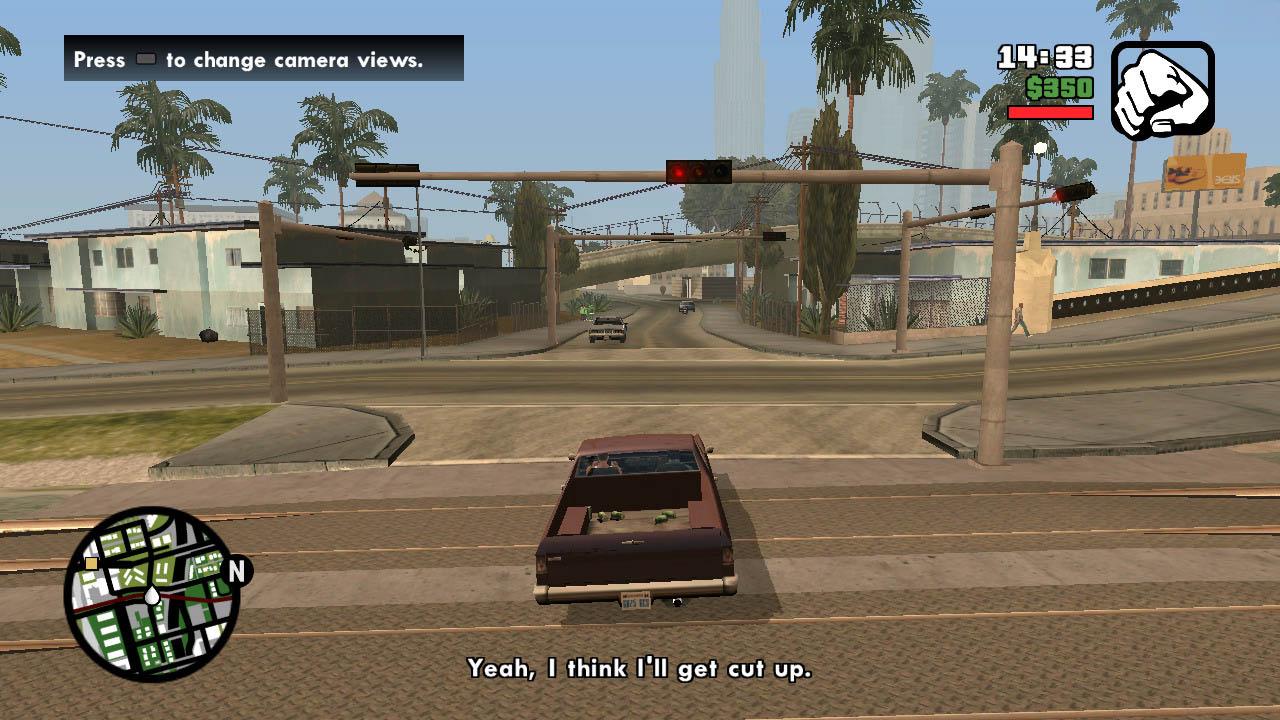1280x720 pixels.
Task: Click the red traffic light above the intersection
Action: pyautogui.click(x=679, y=172)
